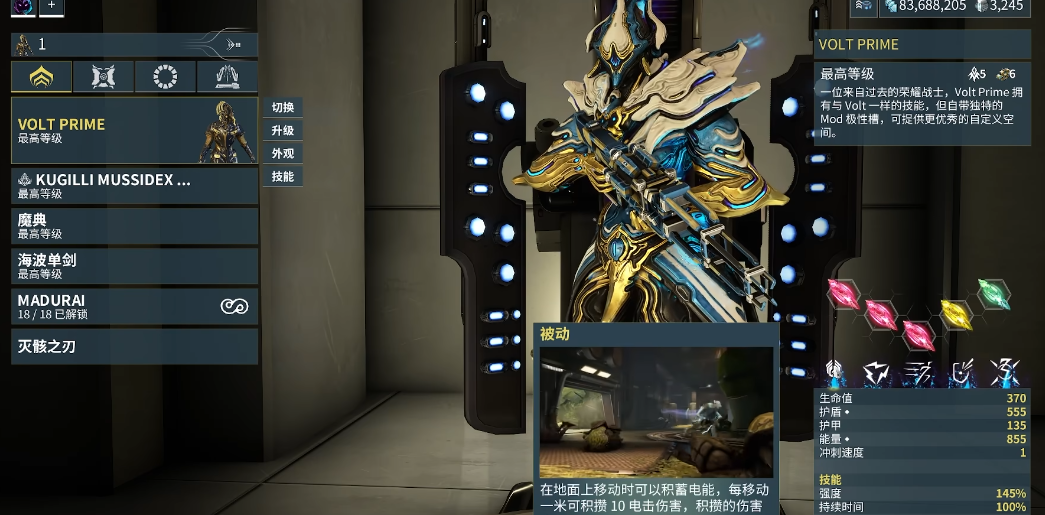Select the 海波单剑 melee weapon slot

pyautogui.click(x=134, y=266)
